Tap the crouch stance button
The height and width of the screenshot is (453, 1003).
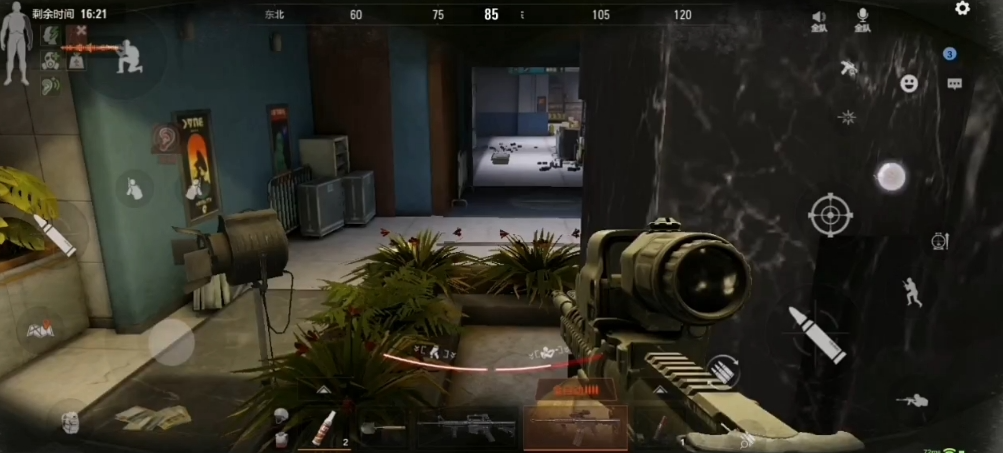click(x=912, y=291)
